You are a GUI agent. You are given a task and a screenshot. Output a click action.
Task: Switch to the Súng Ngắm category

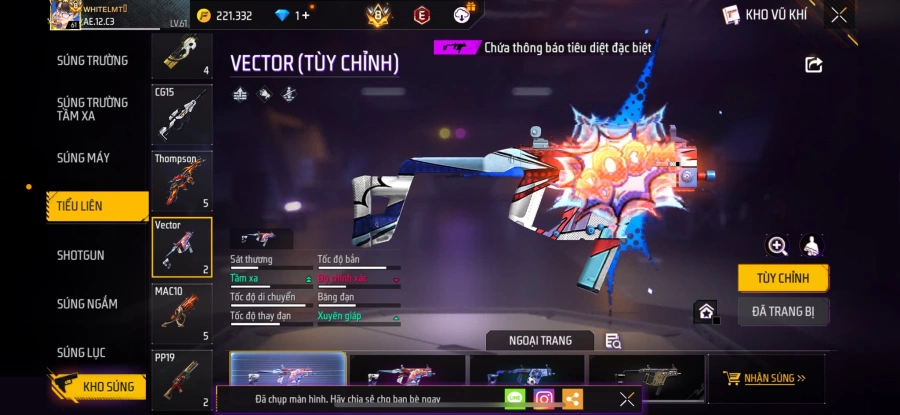(87, 304)
